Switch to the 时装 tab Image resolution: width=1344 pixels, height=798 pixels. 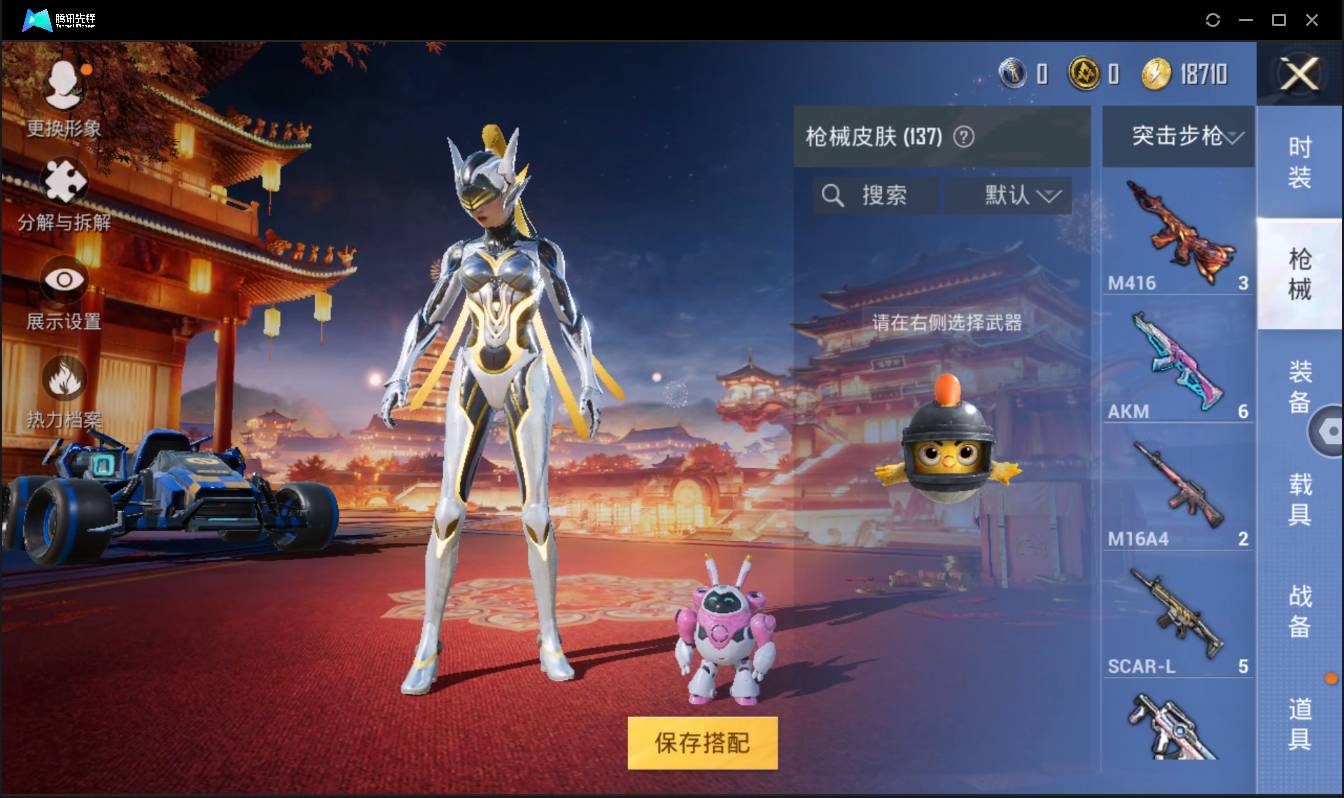(x=1299, y=160)
